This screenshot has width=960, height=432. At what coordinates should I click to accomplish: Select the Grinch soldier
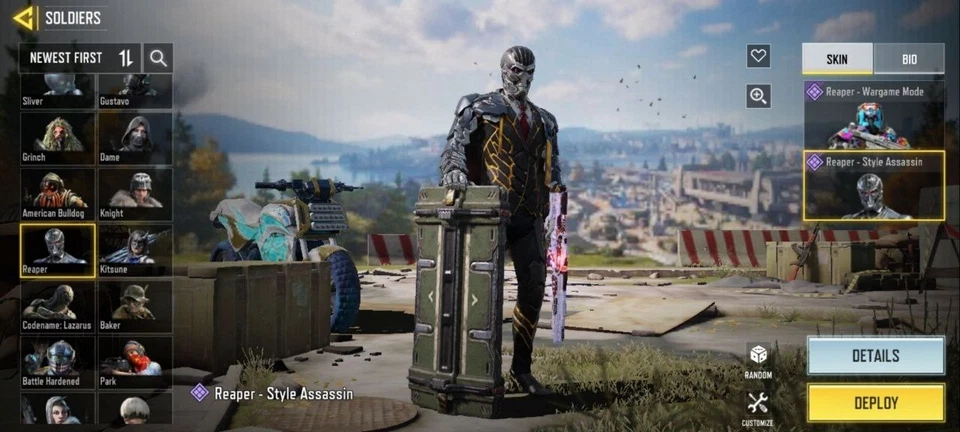coord(58,138)
